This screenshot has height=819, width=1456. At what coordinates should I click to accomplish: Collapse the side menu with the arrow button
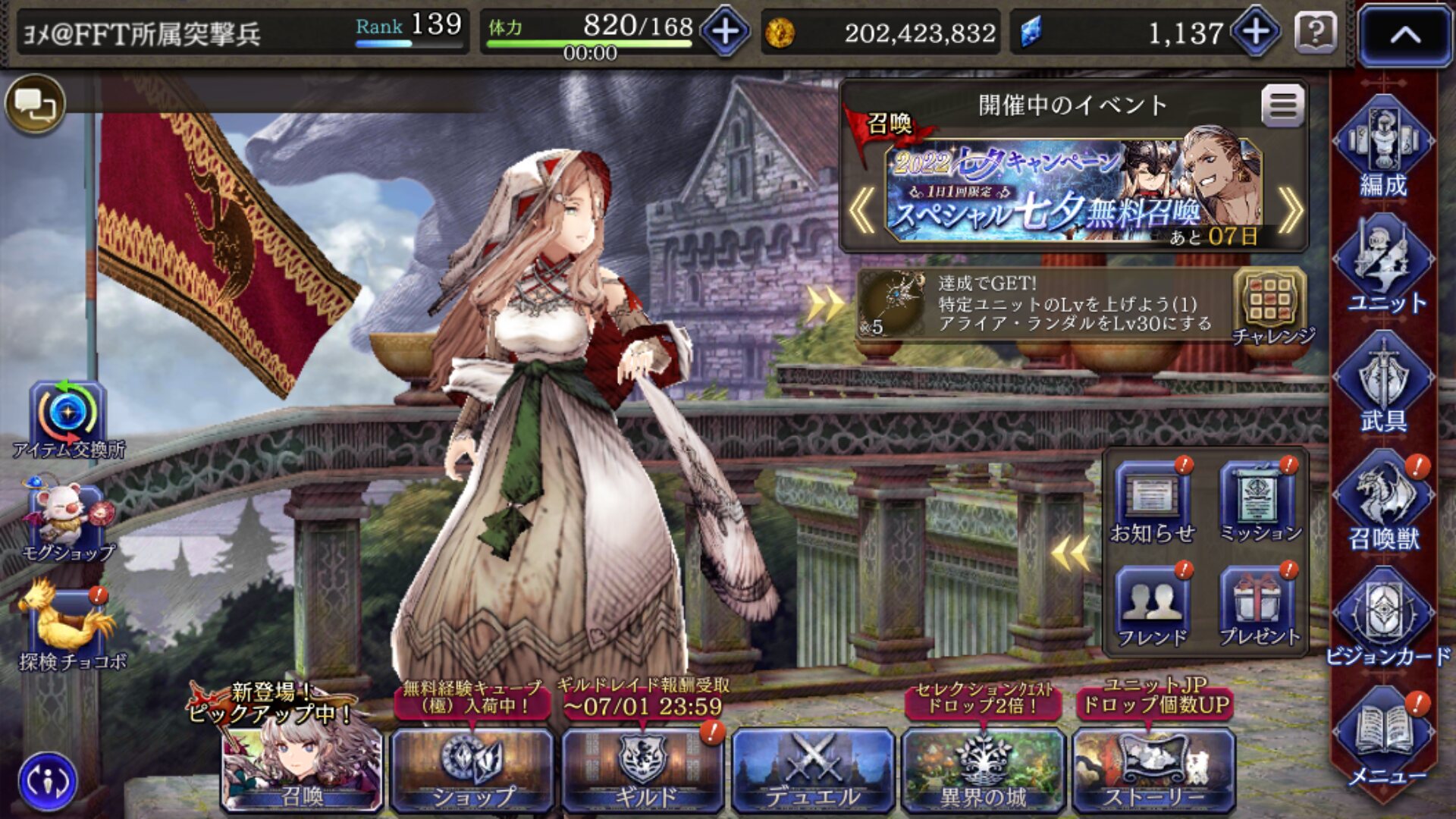(x=1404, y=35)
